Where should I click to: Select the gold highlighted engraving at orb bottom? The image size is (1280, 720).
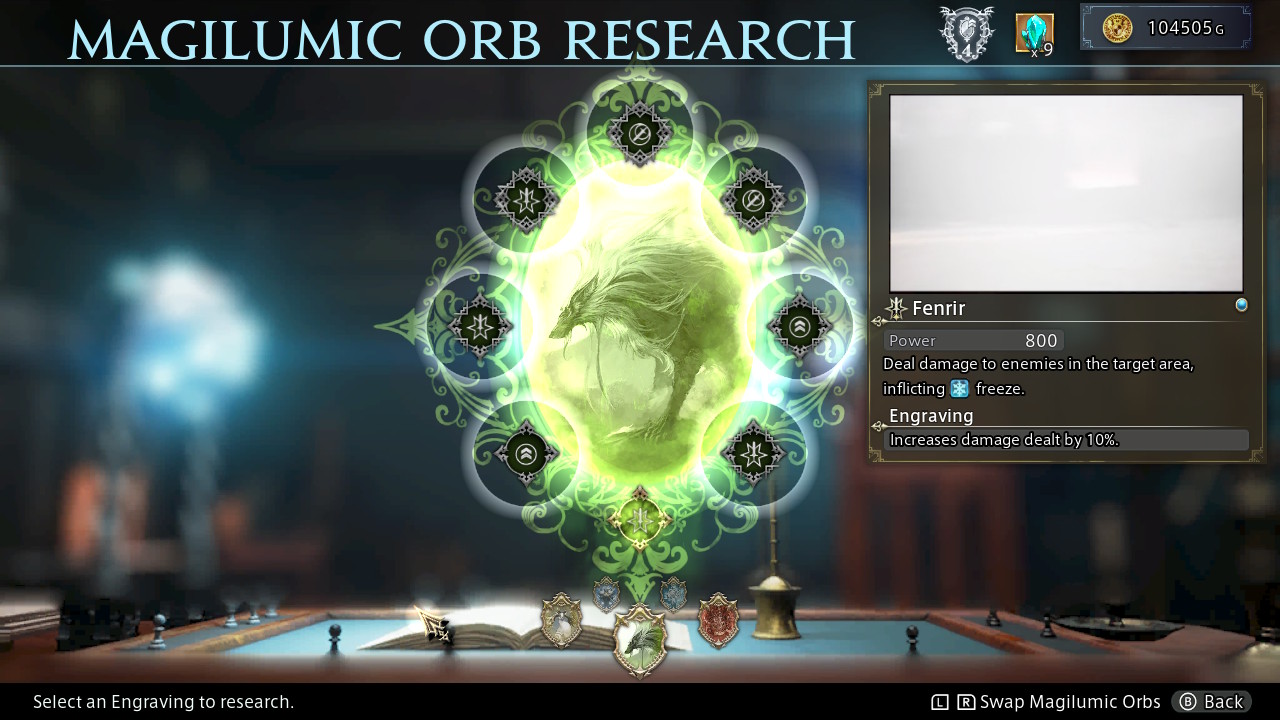pos(639,519)
